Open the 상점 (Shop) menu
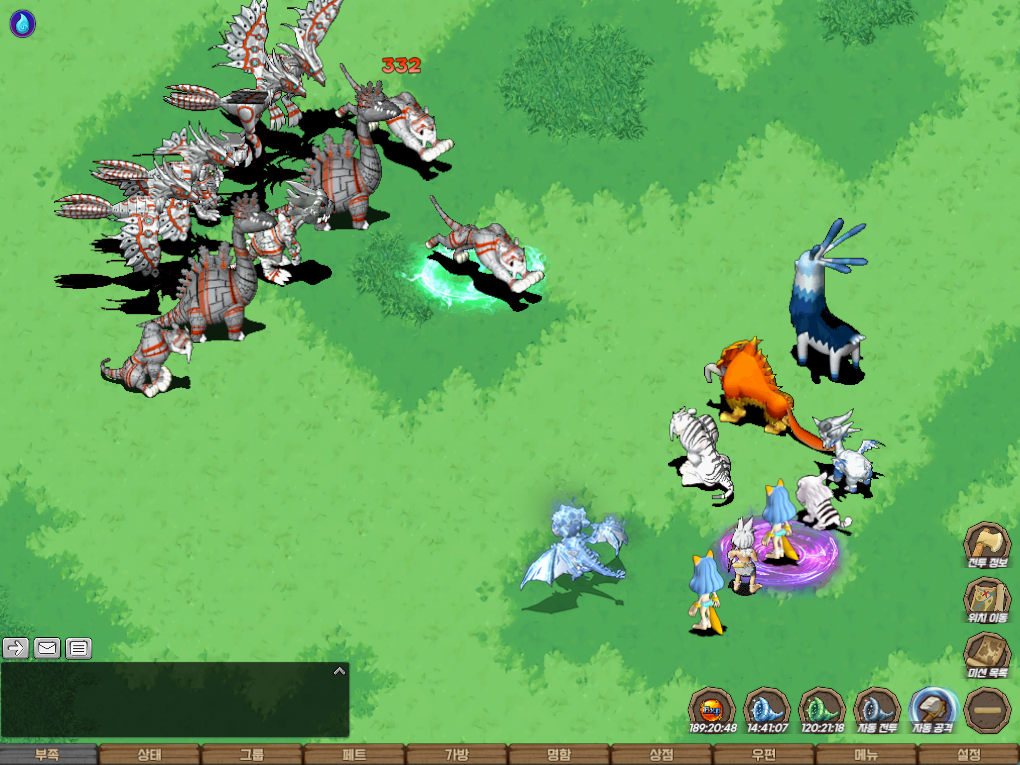 (660, 755)
